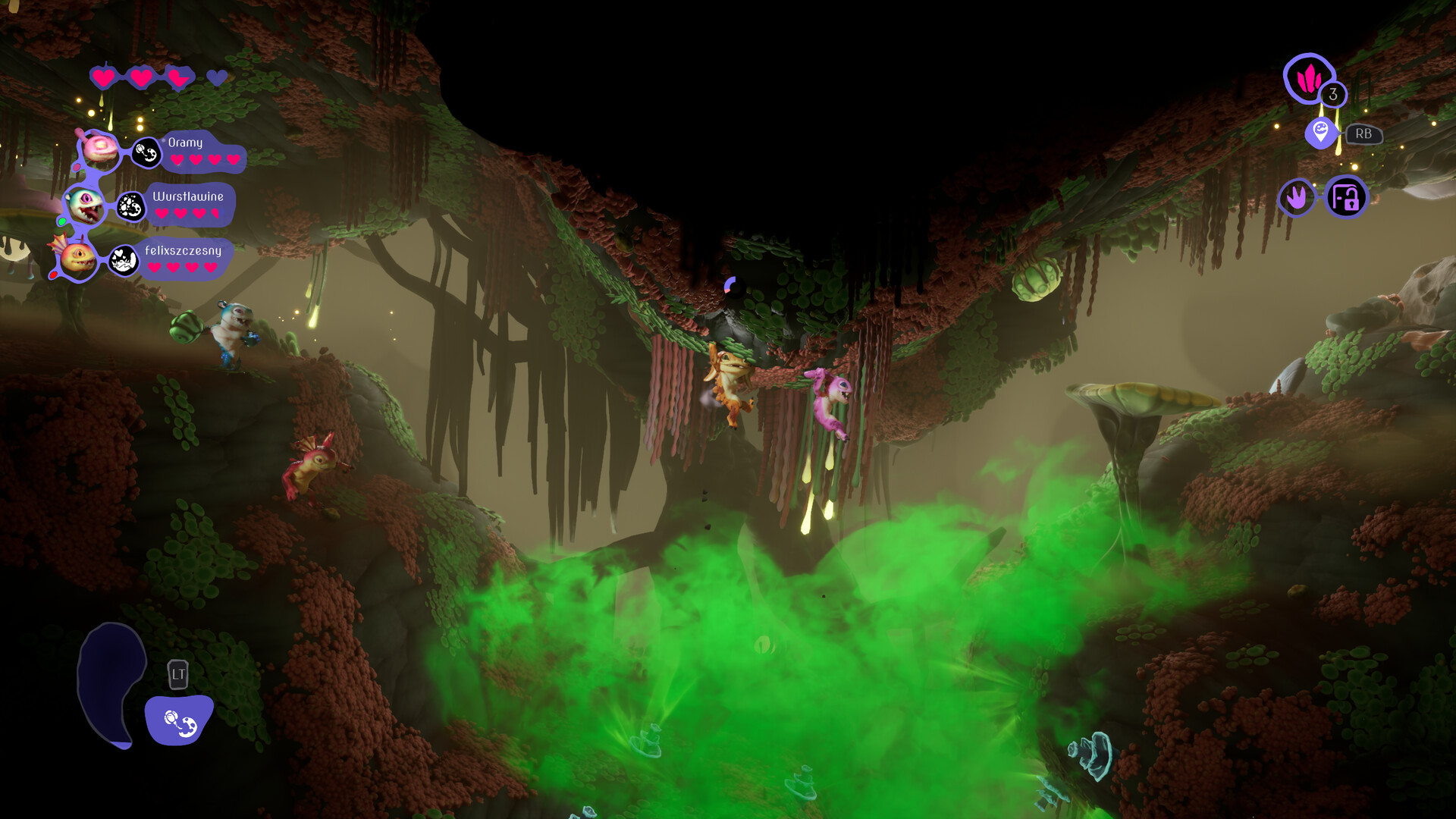Click Oramy's ability icon

(x=146, y=153)
